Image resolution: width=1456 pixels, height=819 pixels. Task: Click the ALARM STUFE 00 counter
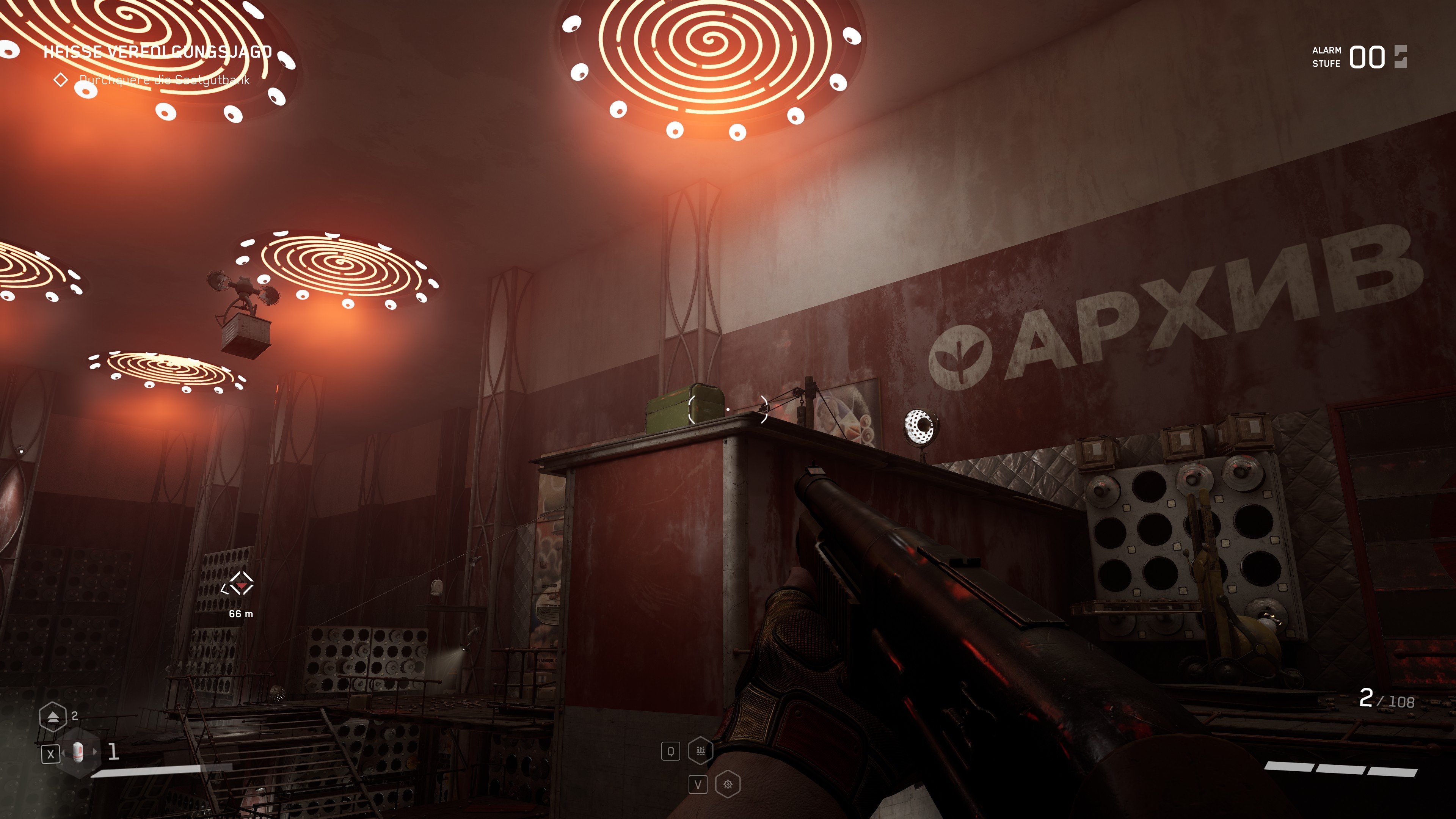pos(1368,56)
